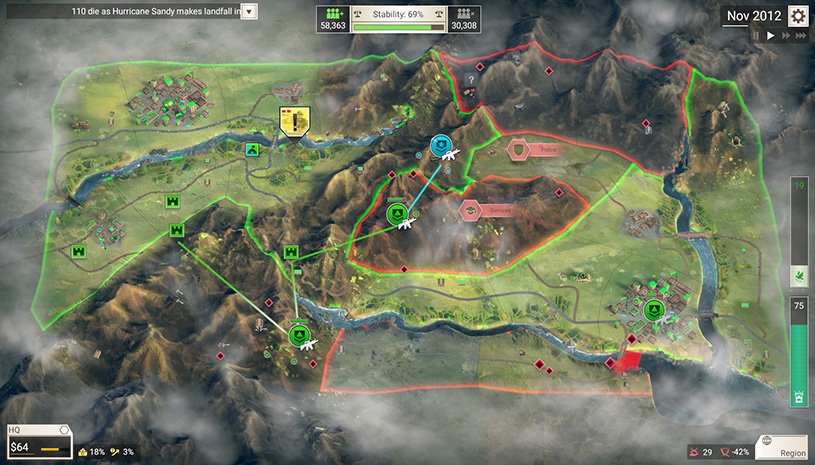
Task: Set game speed to fast forward
Action: pos(785,35)
